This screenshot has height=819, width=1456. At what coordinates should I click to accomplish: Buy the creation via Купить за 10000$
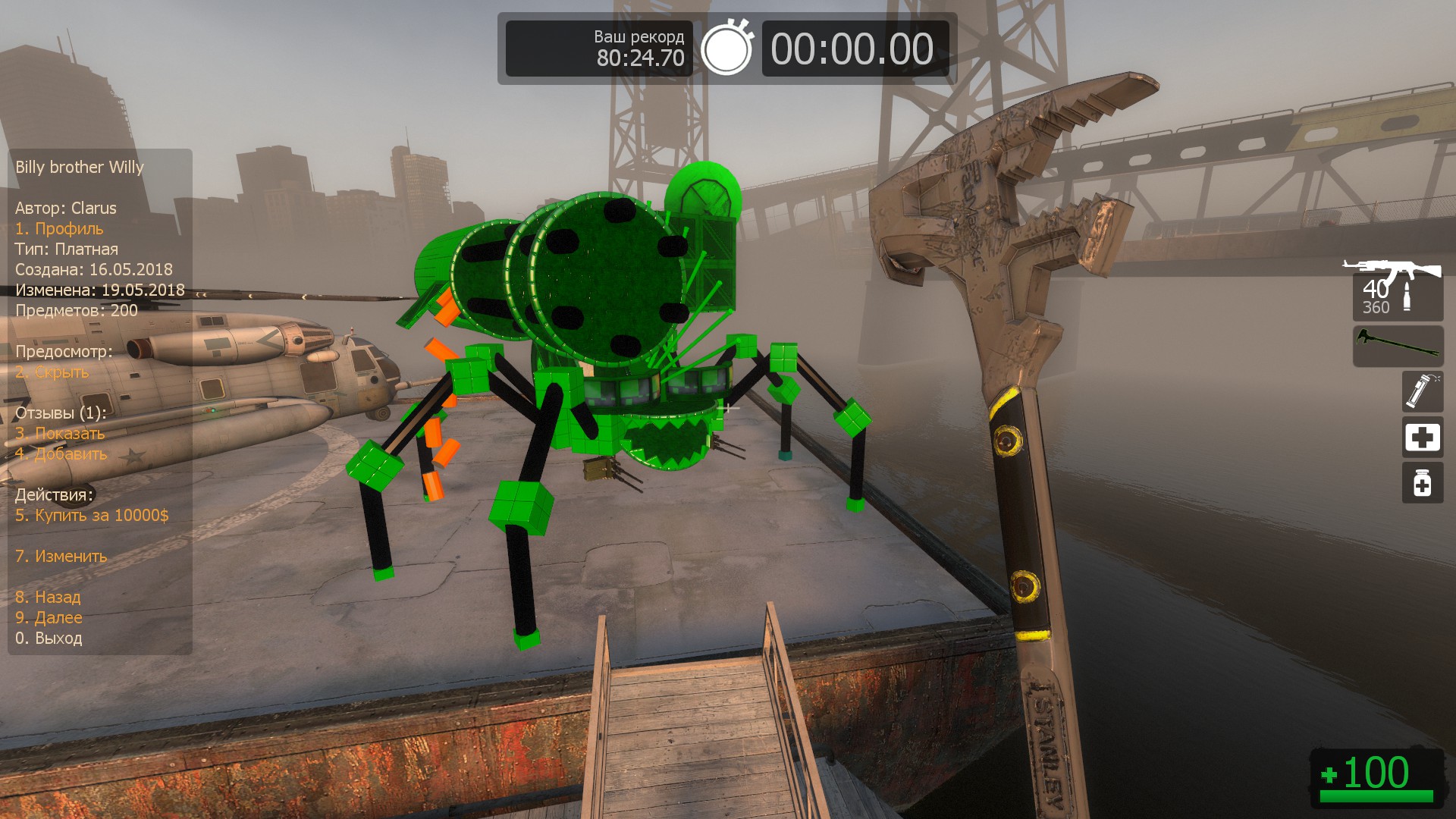[x=92, y=516]
